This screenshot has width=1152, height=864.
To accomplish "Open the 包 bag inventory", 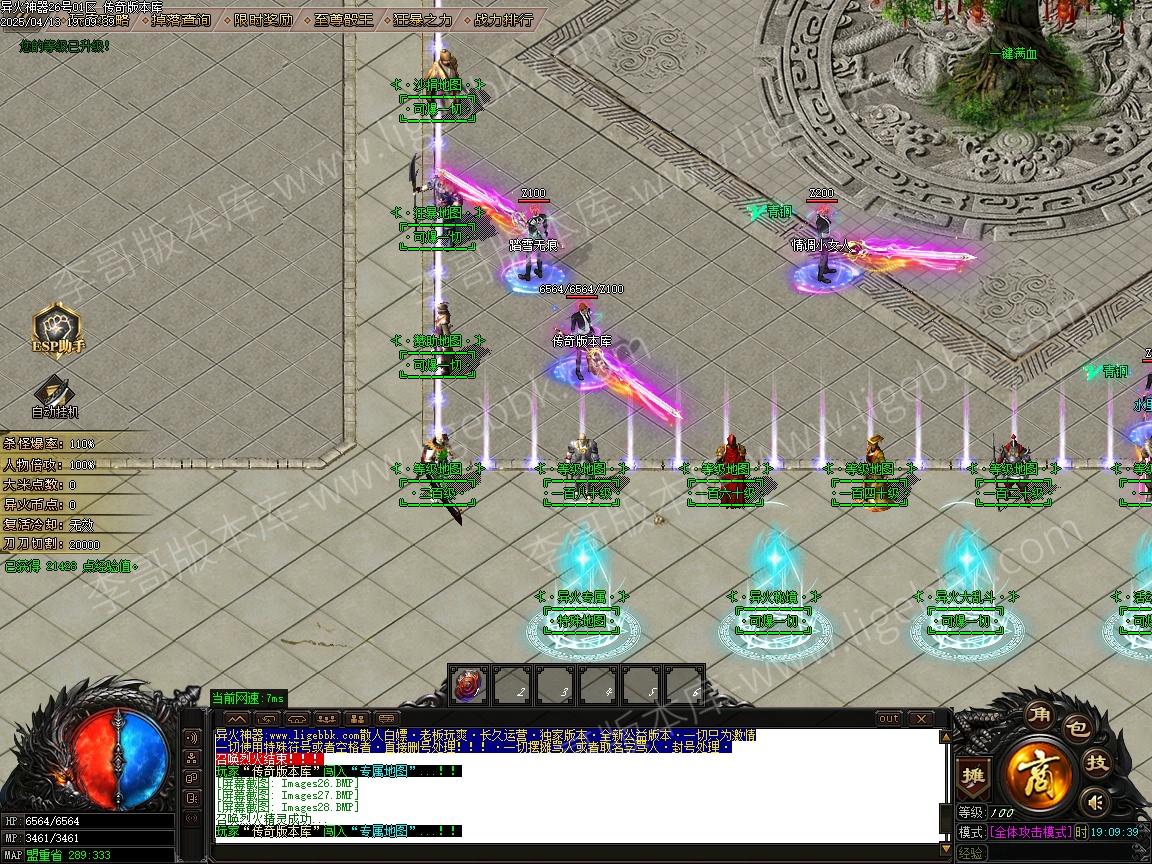I will (x=1076, y=729).
